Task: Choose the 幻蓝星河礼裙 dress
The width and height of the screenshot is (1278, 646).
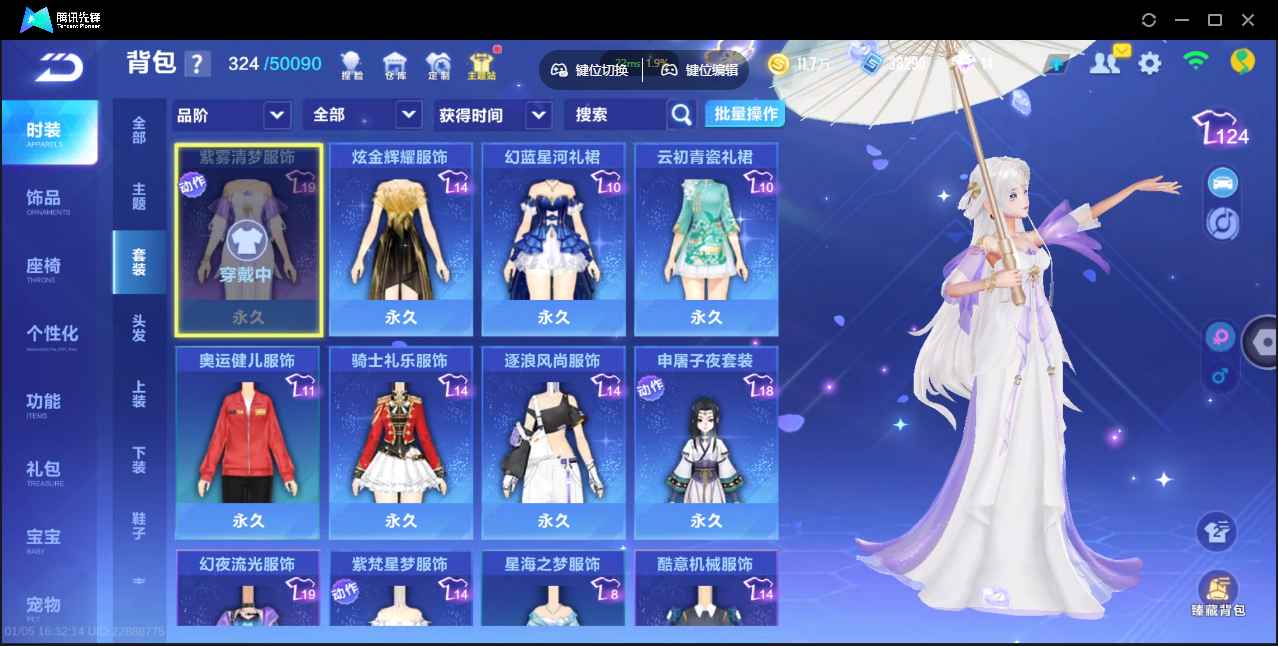Action: pos(553,238)
